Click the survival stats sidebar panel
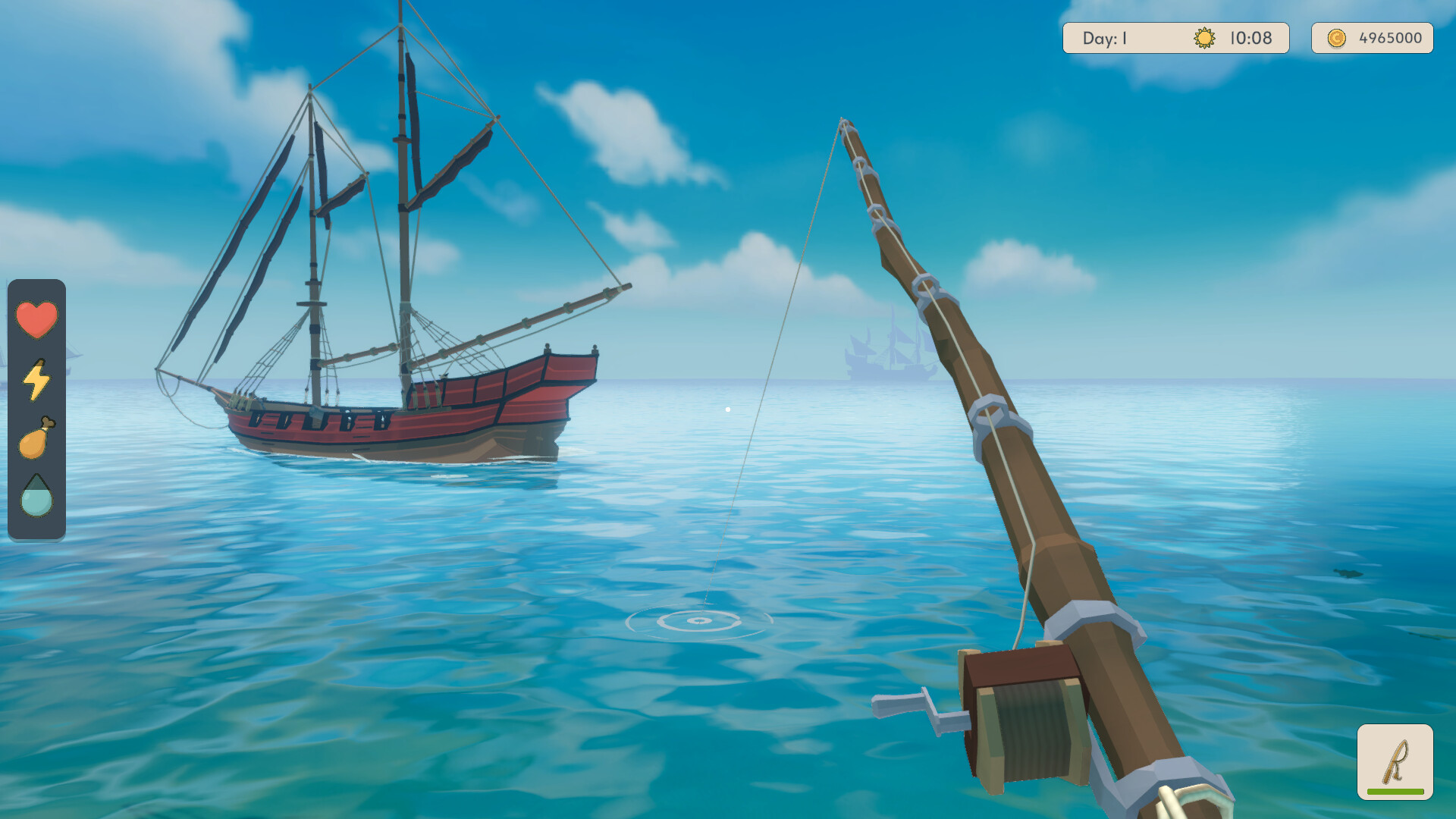Image resolution: width=1456 pixels, height=819 pixels. pyautogui.click(x=36, y=408)
